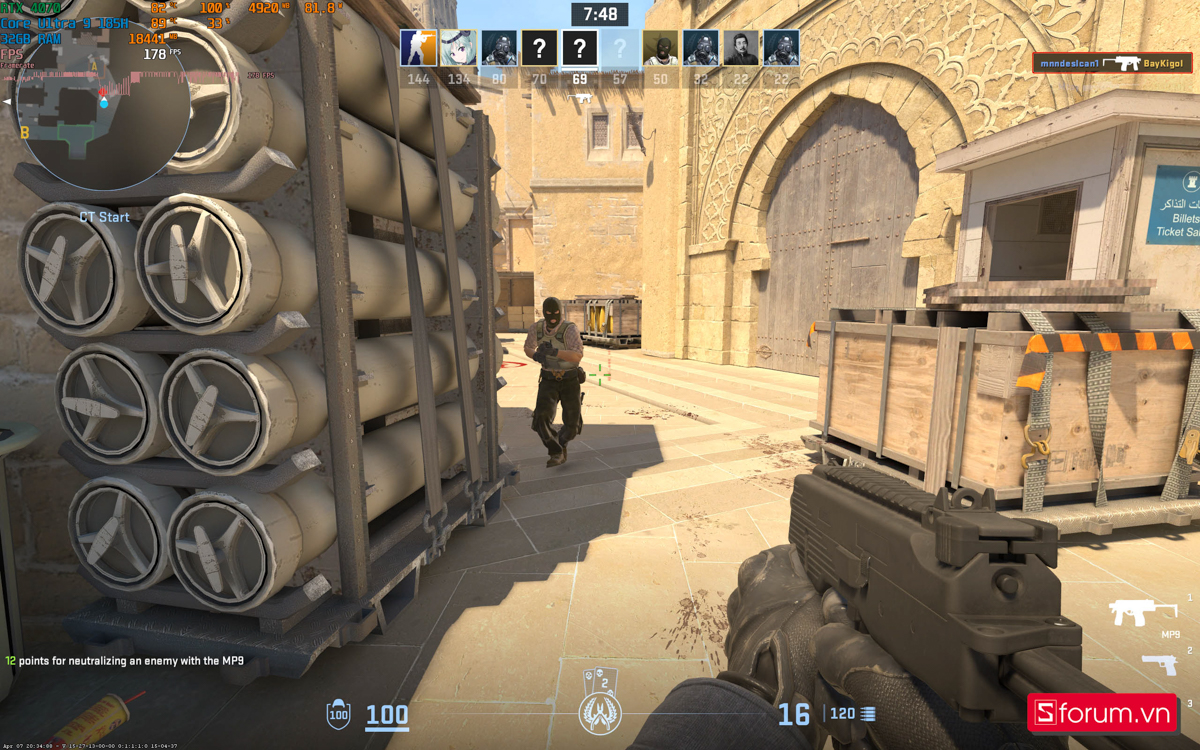
Task: Open the Sforum.vn watermark logo
Action: pyautogui.click(x=1102, y=713)
